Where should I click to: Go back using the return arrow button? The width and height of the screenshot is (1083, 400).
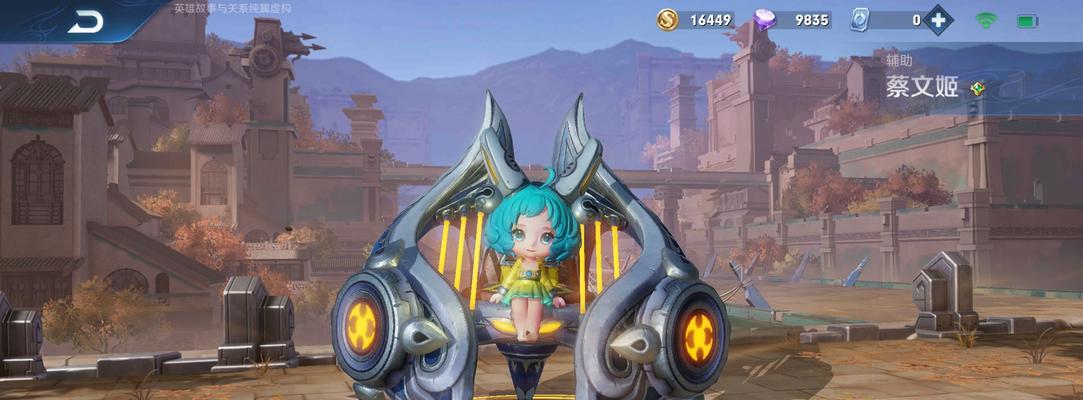[x=86, y=21]
